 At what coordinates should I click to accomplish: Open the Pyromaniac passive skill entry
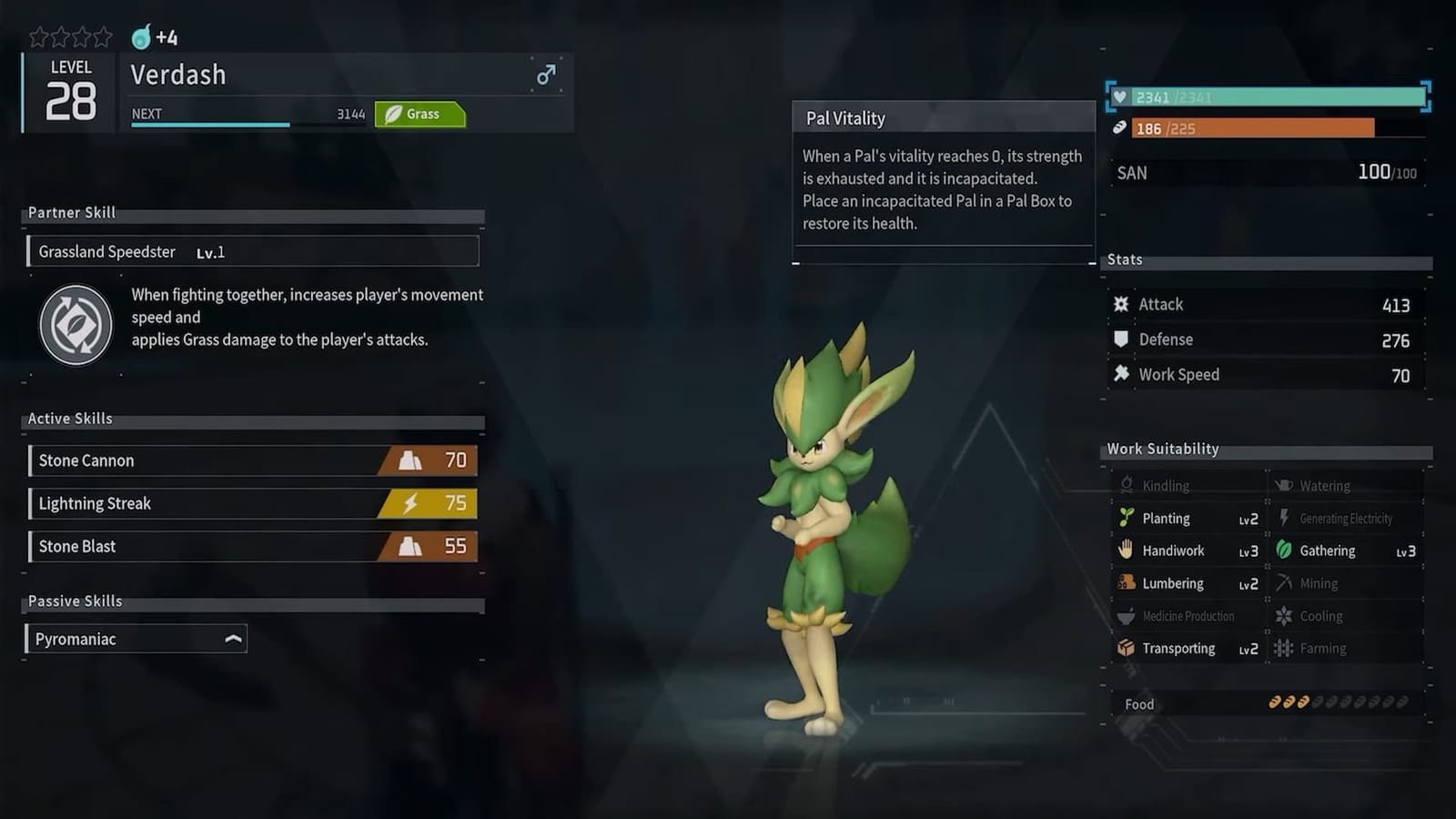click(136, 639)
